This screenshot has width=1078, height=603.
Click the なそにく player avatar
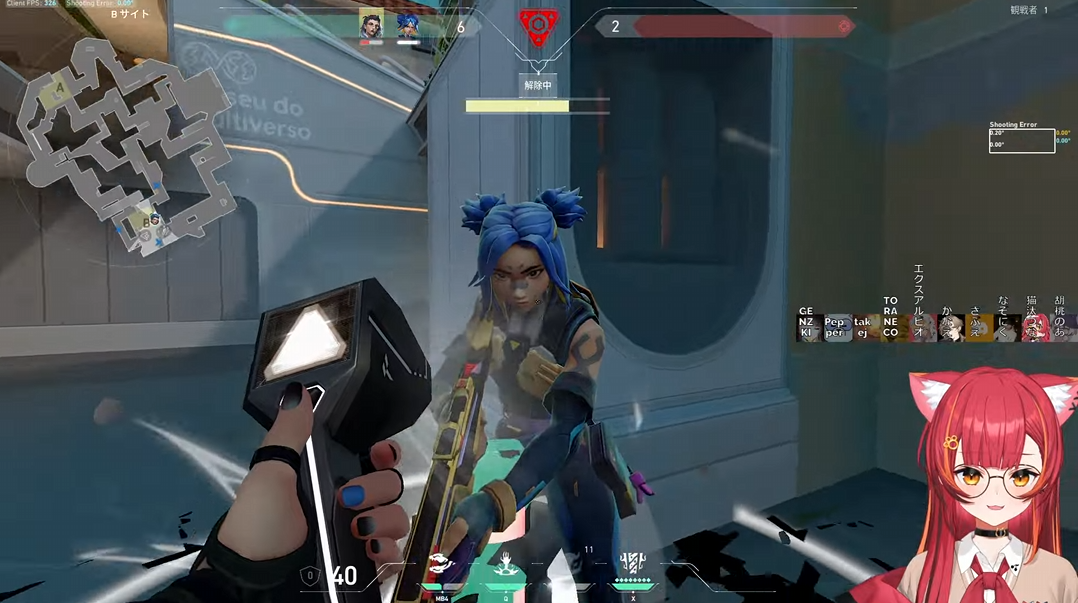point(1007,328)
